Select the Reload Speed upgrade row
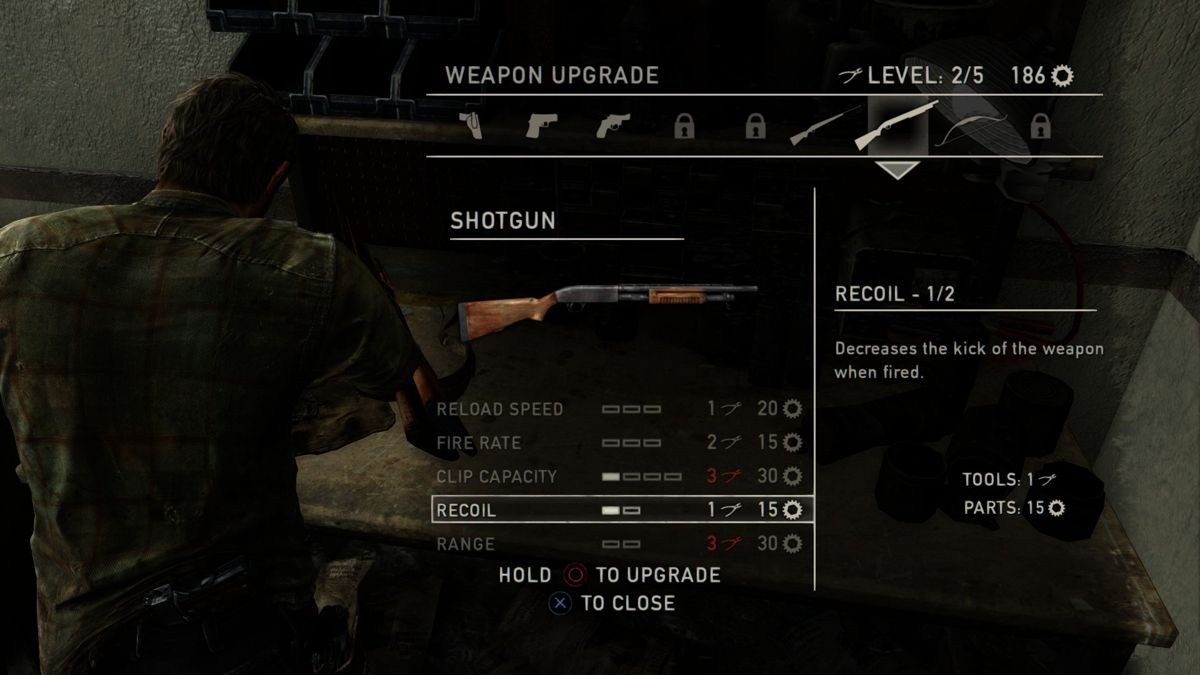 [x=620, y=409]
